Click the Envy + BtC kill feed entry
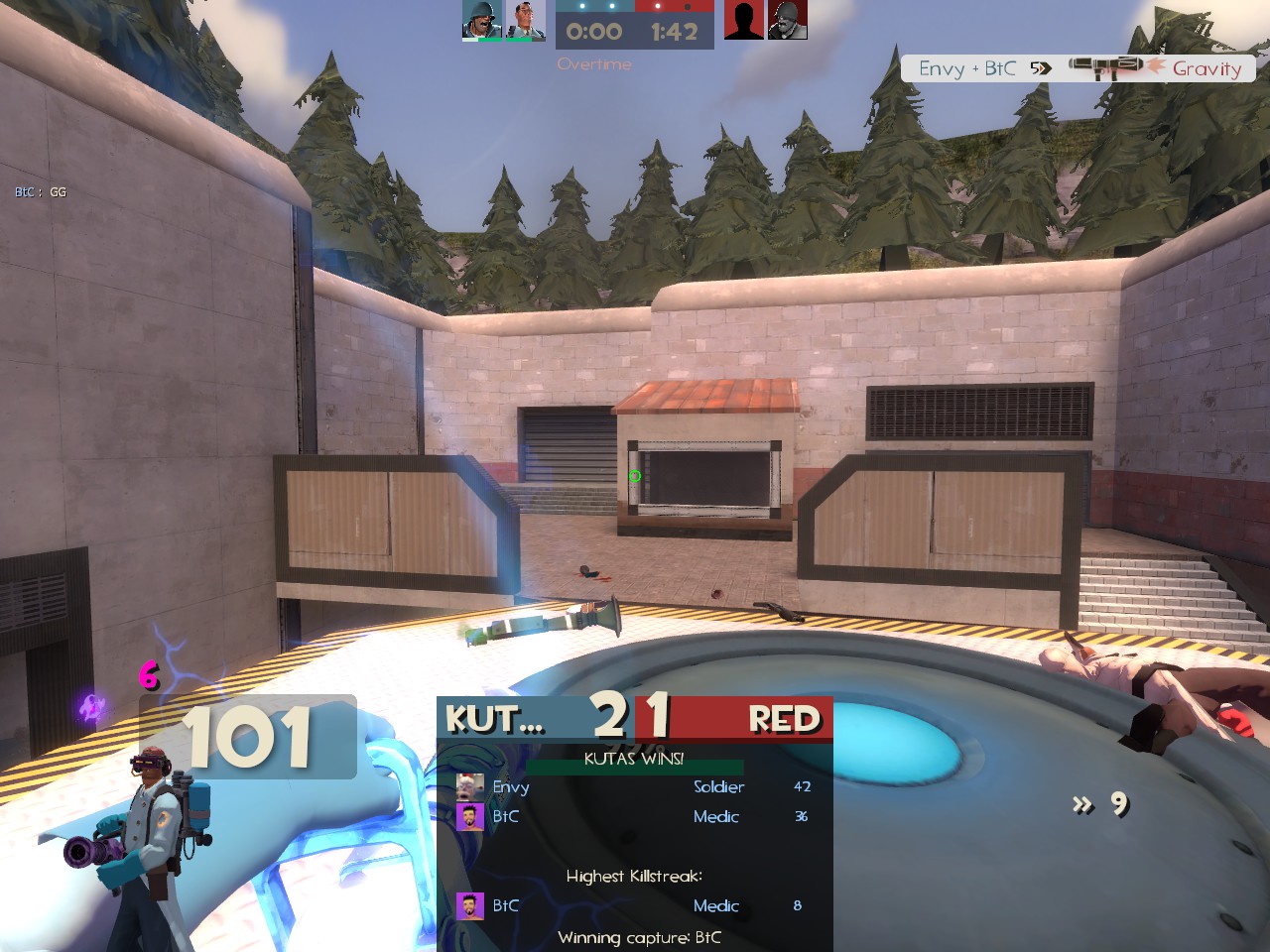This screenshot has width=1270, height=952. tap(1079, 68)
